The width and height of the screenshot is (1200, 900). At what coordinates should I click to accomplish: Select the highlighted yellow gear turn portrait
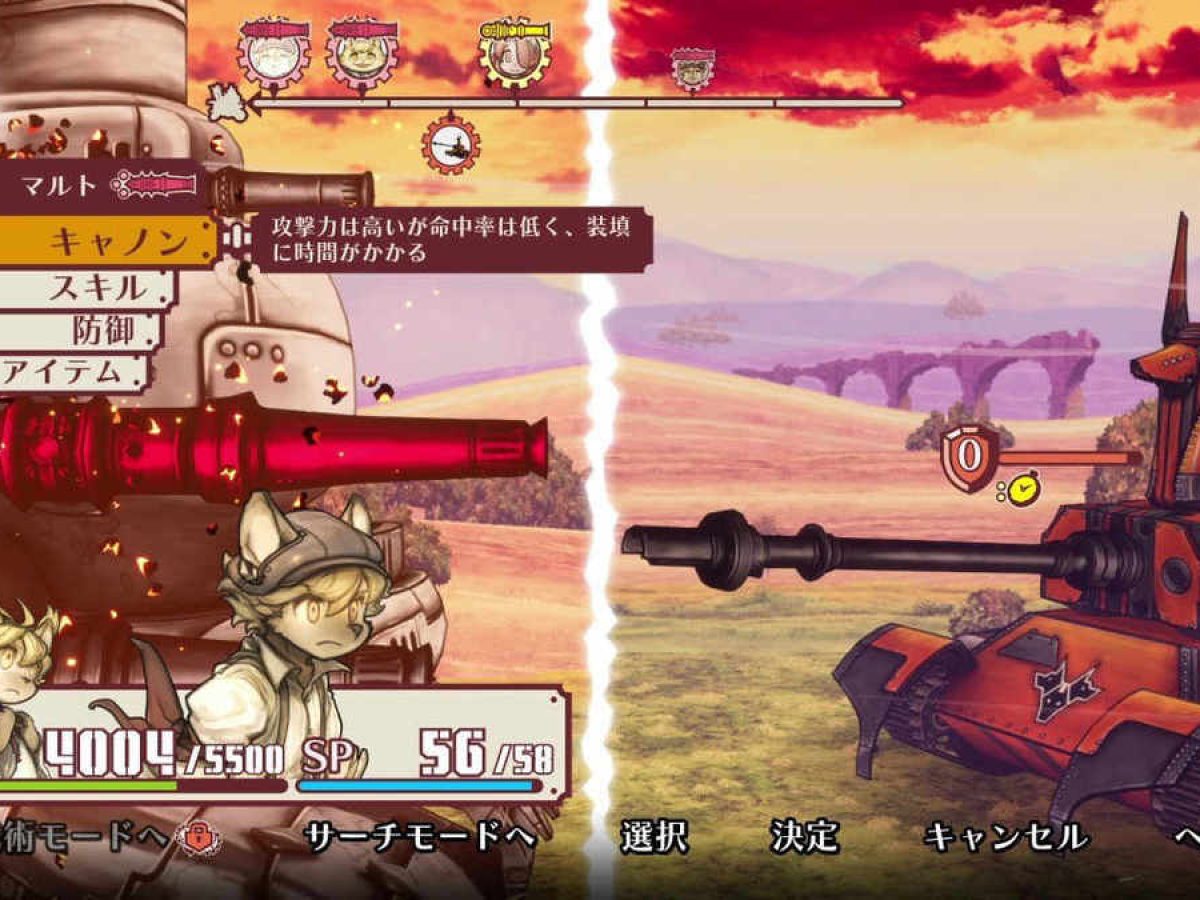514,52
